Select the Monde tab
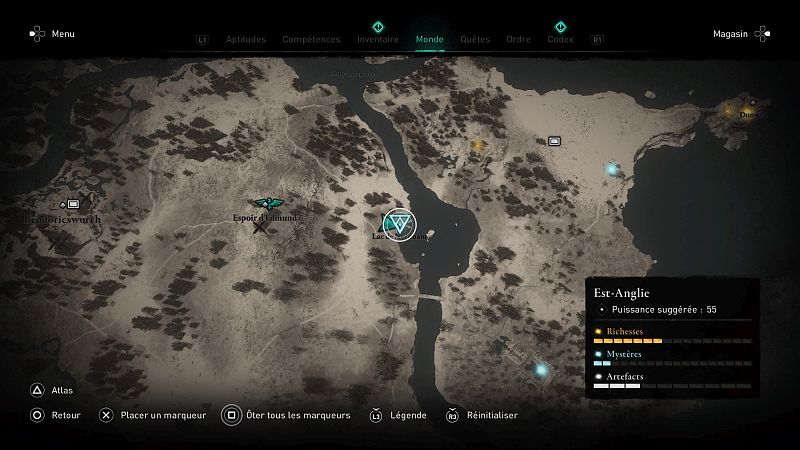This screenshot has height=450, width=800. (x=430, y=40)
